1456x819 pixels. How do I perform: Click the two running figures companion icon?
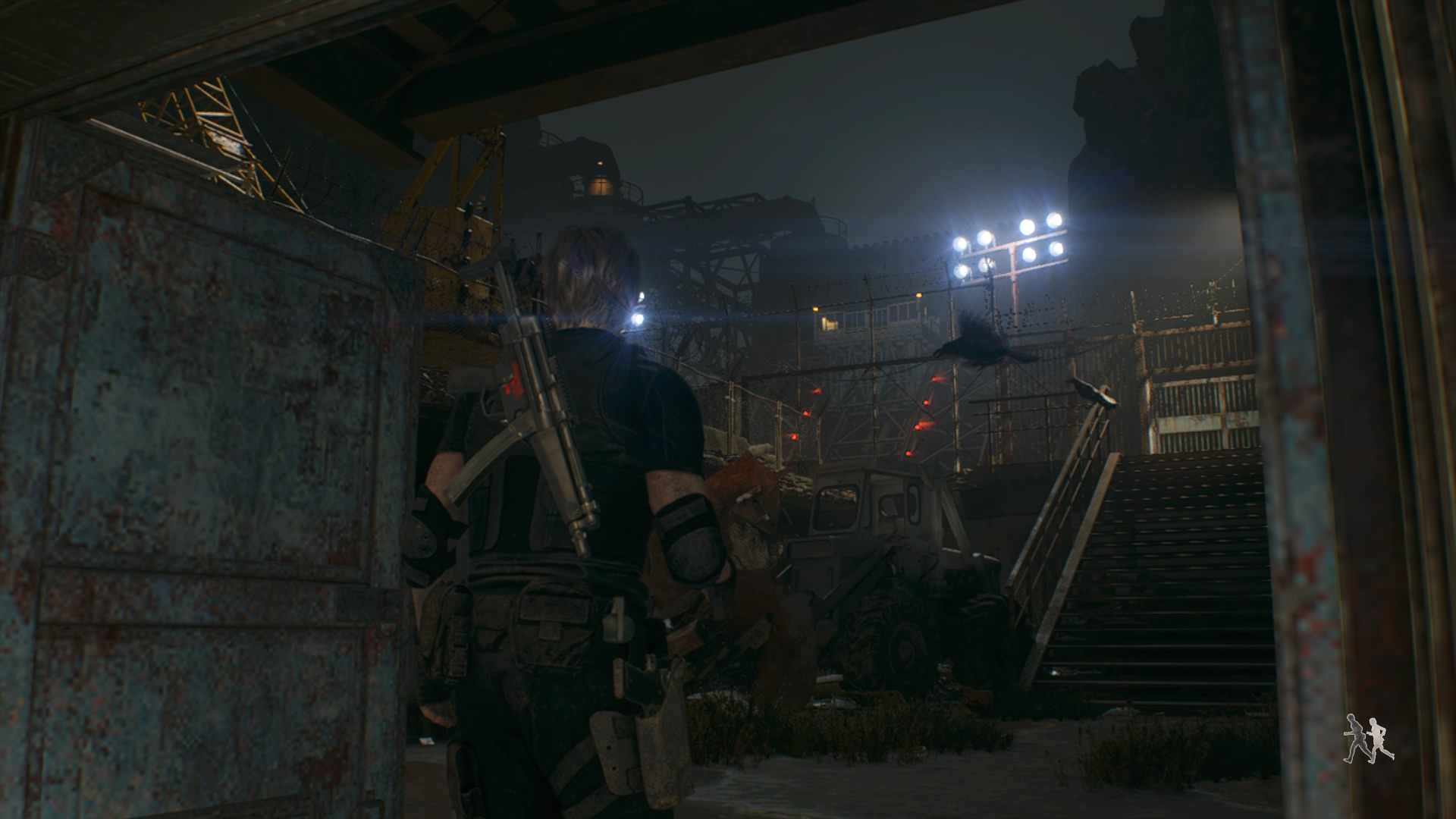pos(1368,738)
